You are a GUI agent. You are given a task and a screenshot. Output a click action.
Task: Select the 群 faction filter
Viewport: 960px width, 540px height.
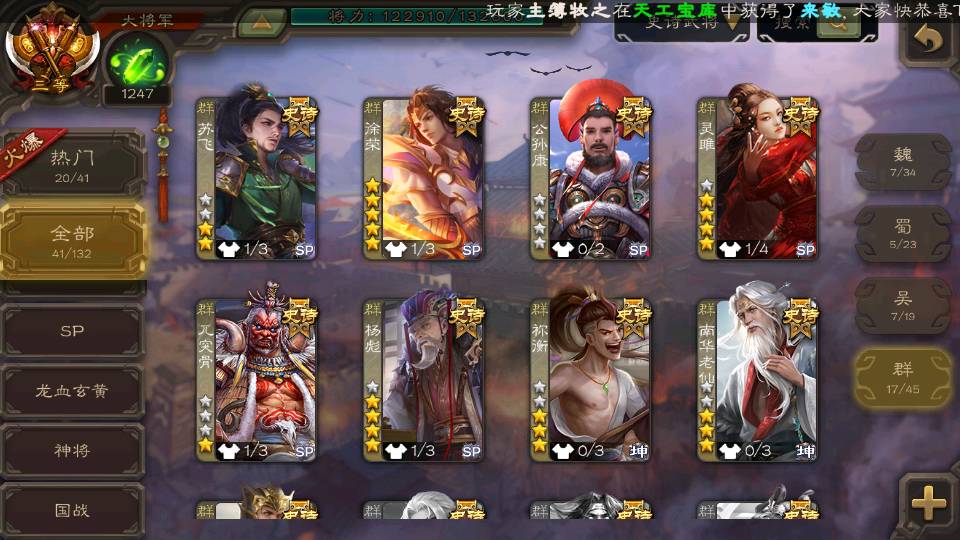coord(903,377)
